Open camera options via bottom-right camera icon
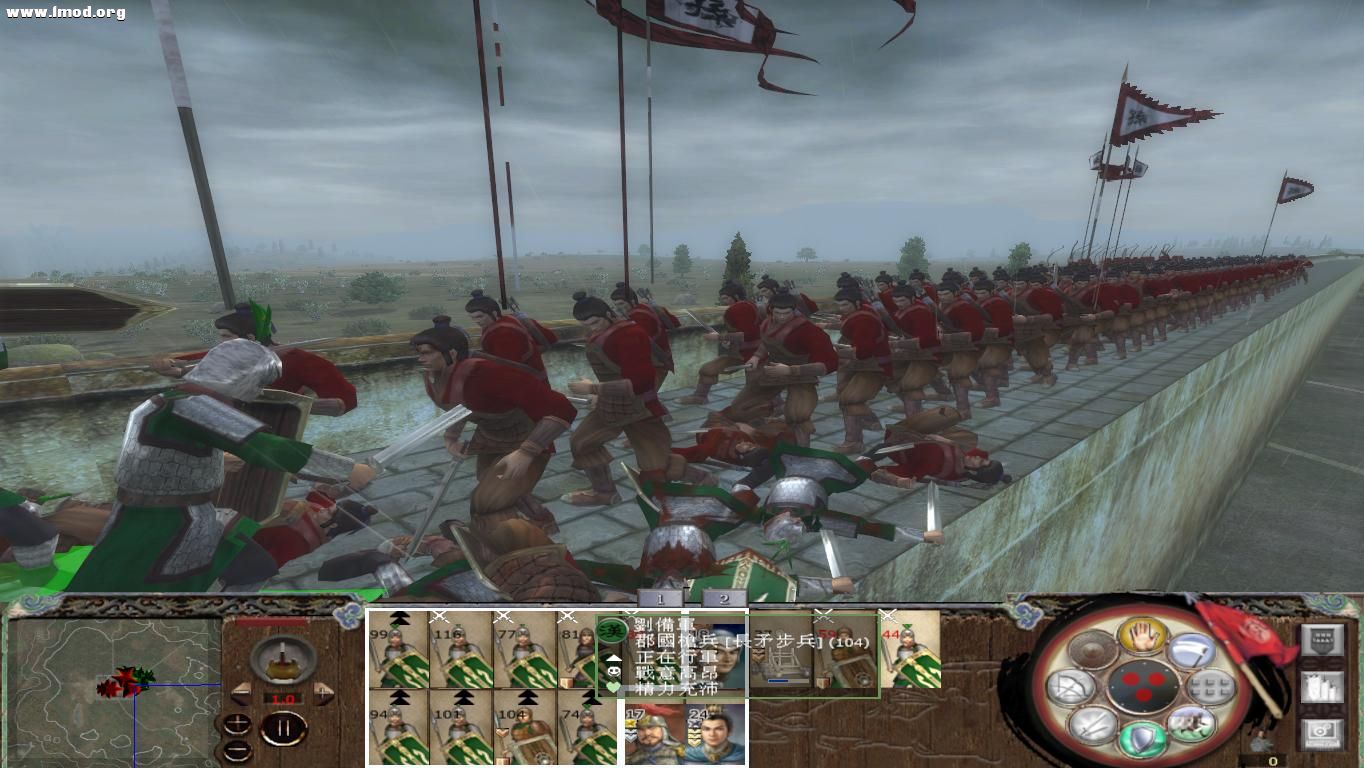Image resolution: width=1364 pixels, height=768 pixels. tap(1322, 732)
